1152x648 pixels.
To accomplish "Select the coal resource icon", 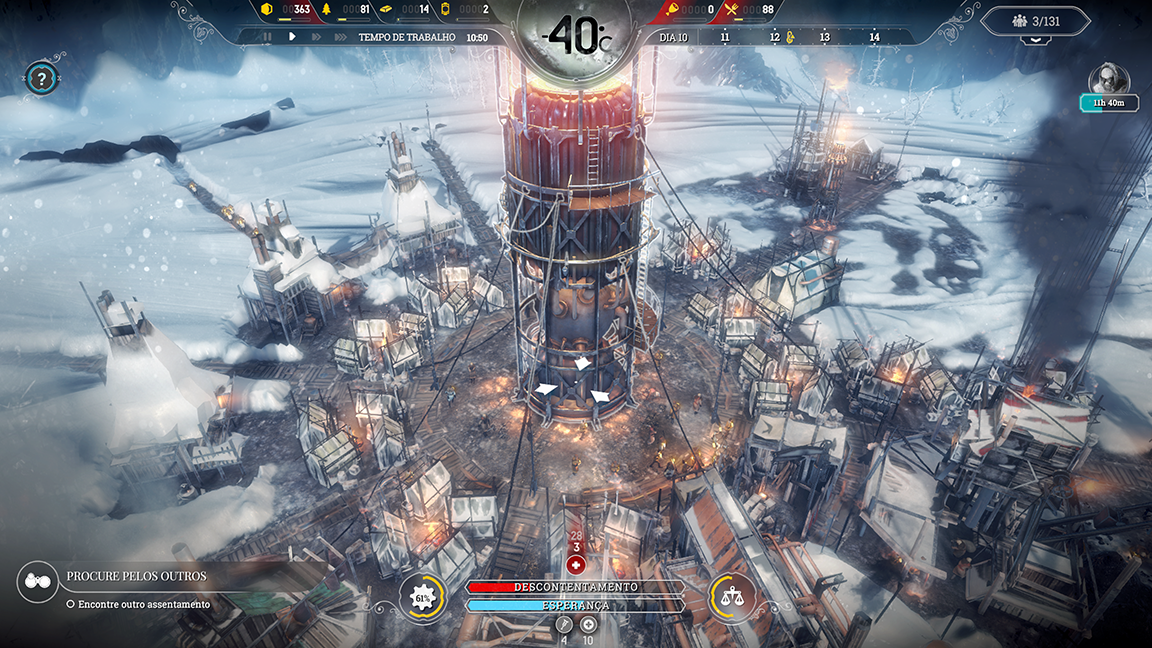I will (267, 10).
